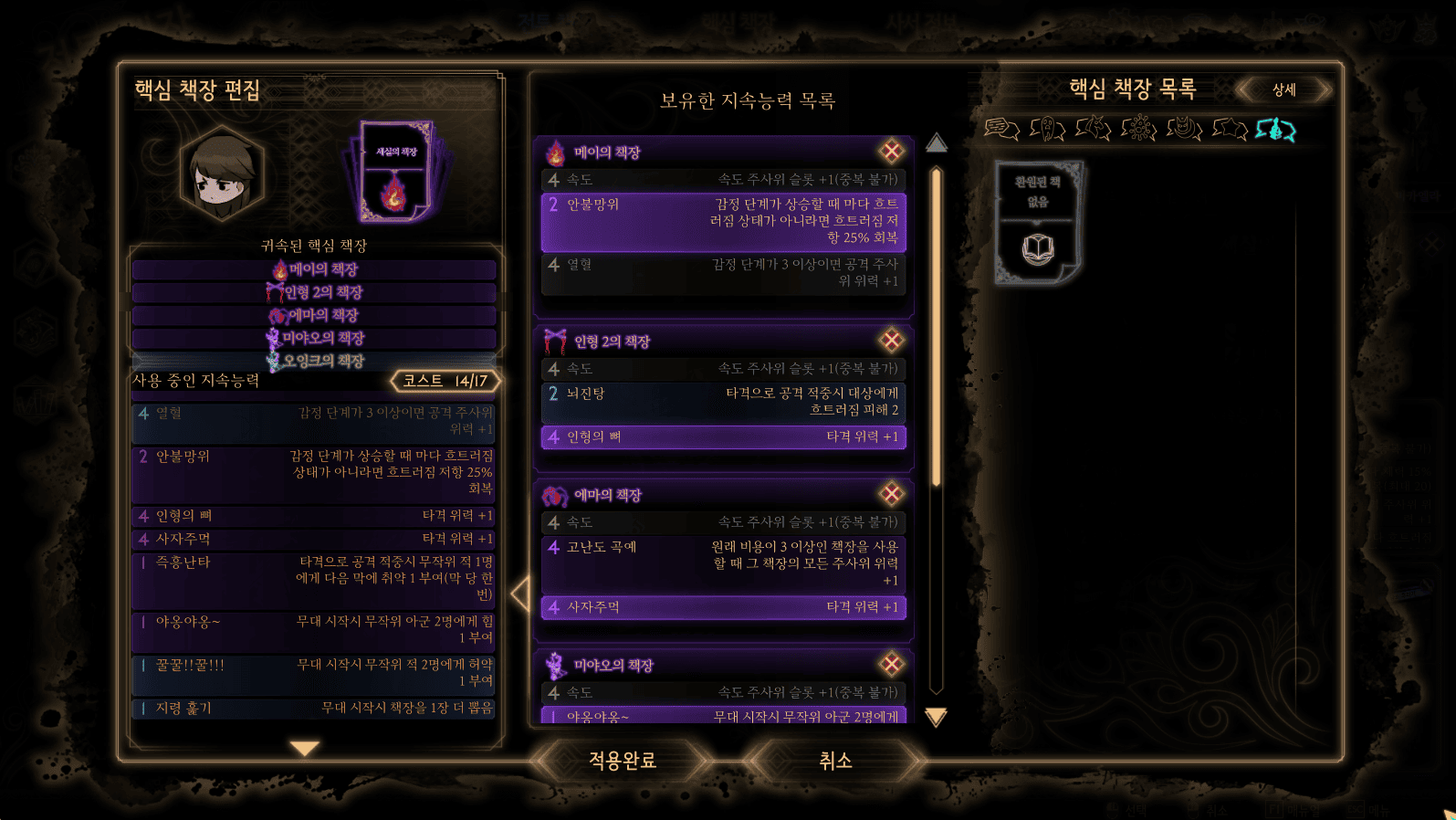This screenshot has height=820, width=1456.
Task: Open the star page category tab
Action: (1230, 130)
